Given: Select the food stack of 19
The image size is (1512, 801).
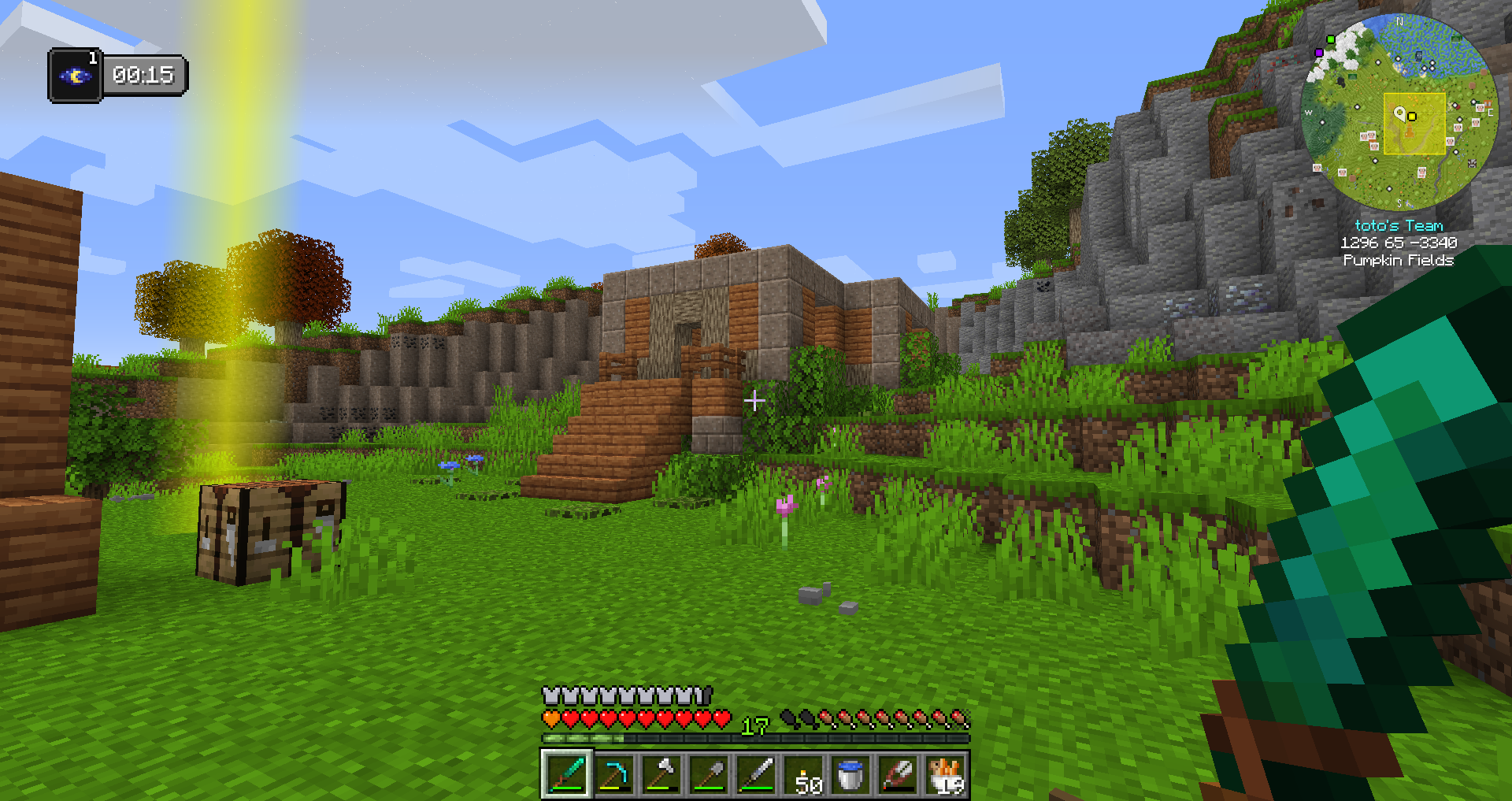Looking at the screenshot, I should (x=946, y=775).
